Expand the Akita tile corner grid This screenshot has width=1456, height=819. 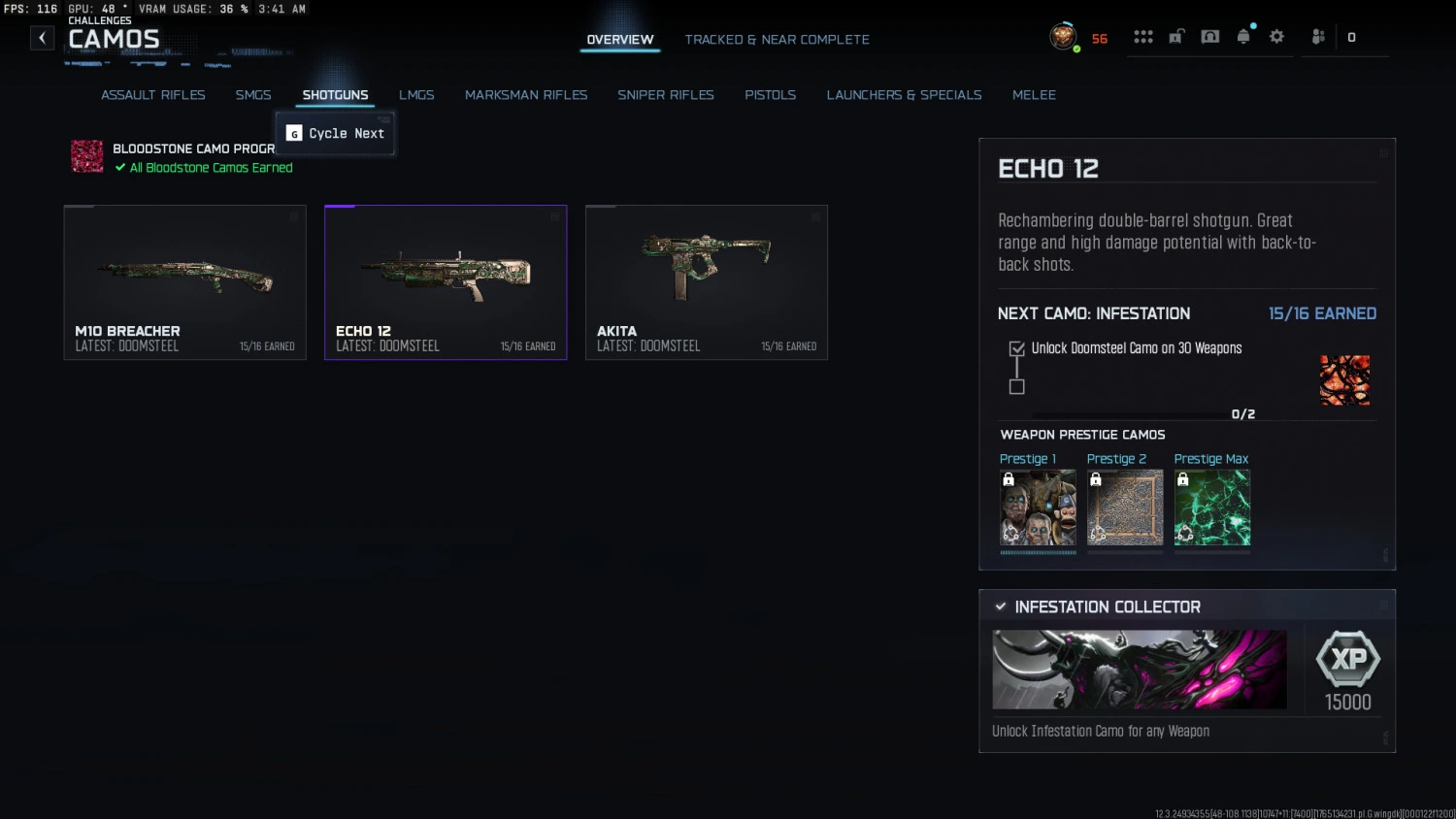click(x=815, y=218)
